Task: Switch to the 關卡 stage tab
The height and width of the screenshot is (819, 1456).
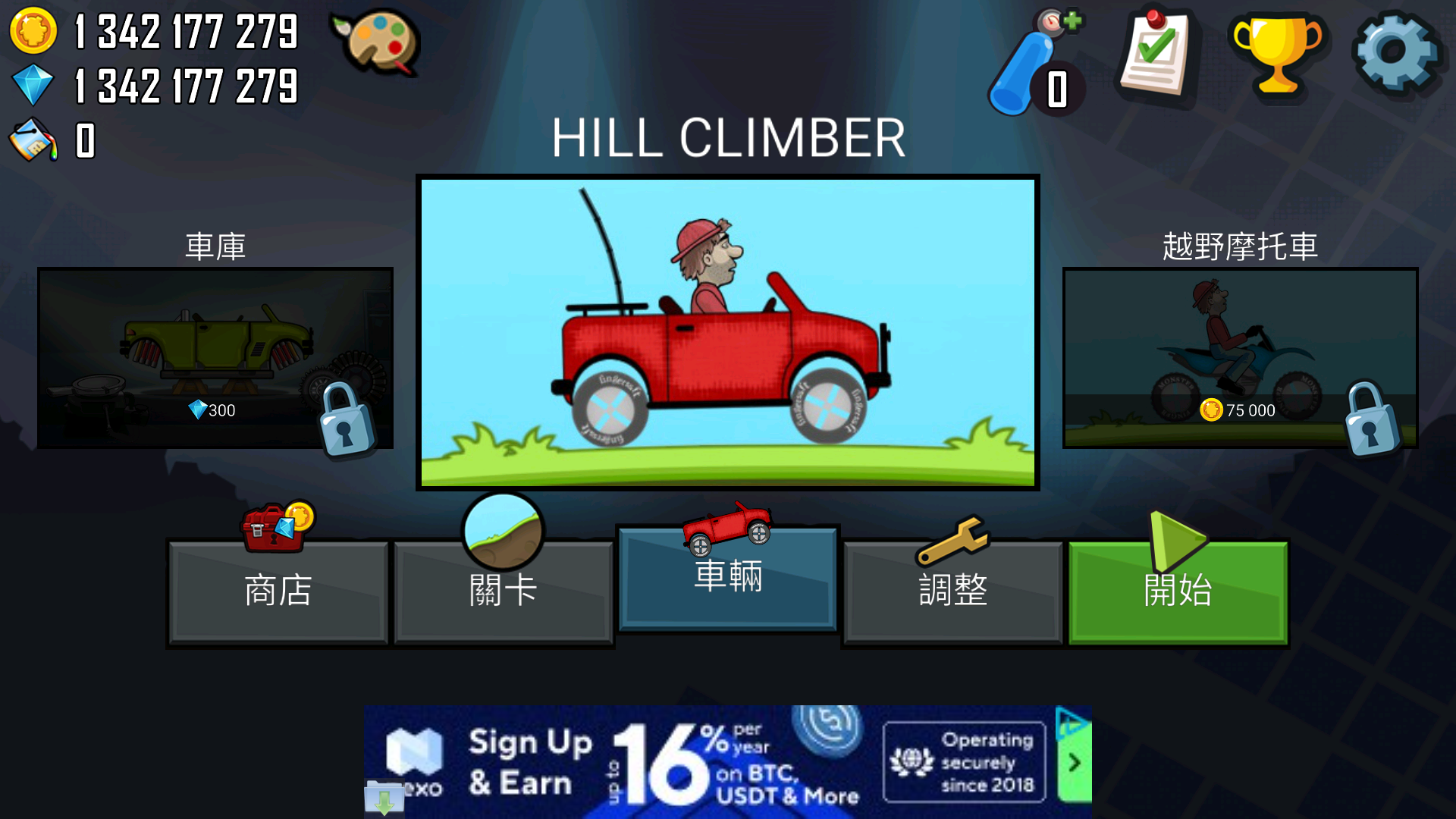Action: click(x=503, y=591)
